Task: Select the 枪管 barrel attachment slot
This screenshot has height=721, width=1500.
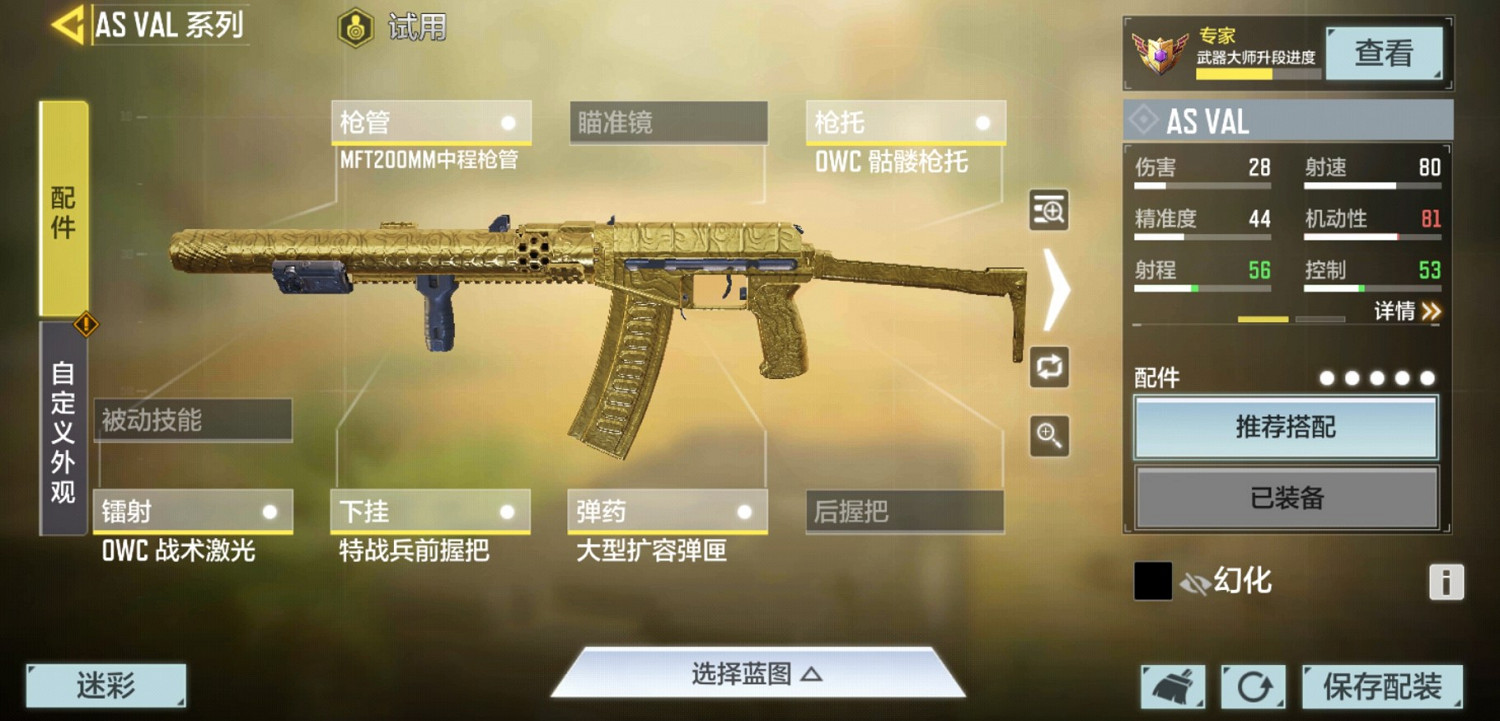Action: click(430, 122)
